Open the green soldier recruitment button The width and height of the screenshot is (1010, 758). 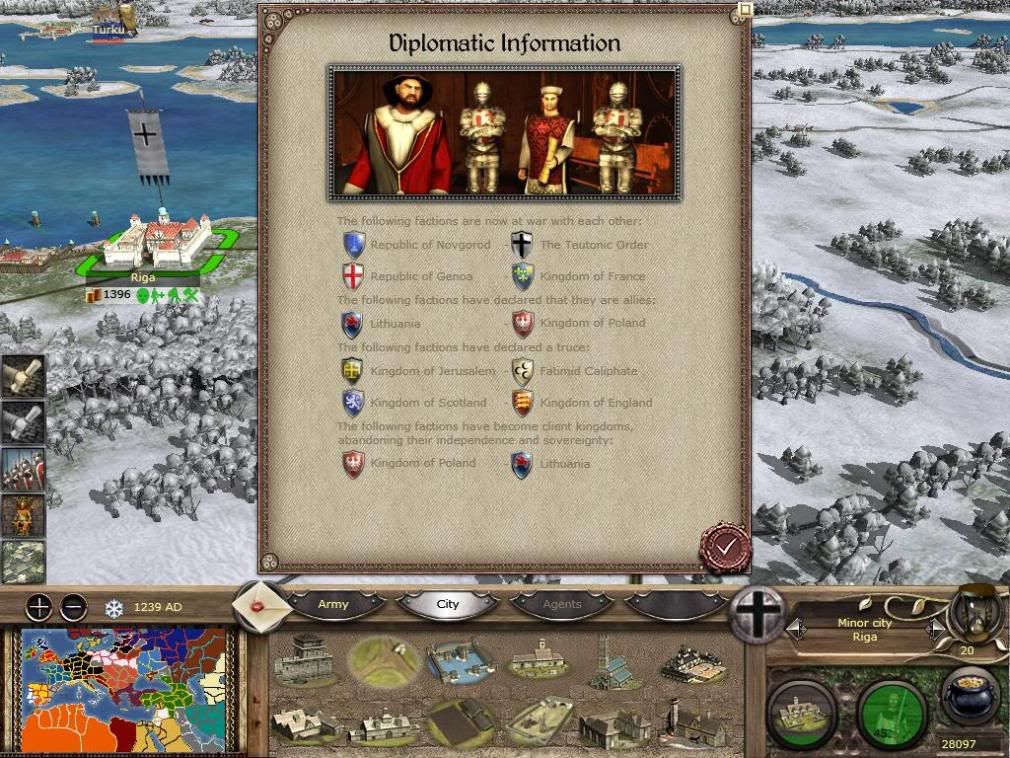coord(892,713)
